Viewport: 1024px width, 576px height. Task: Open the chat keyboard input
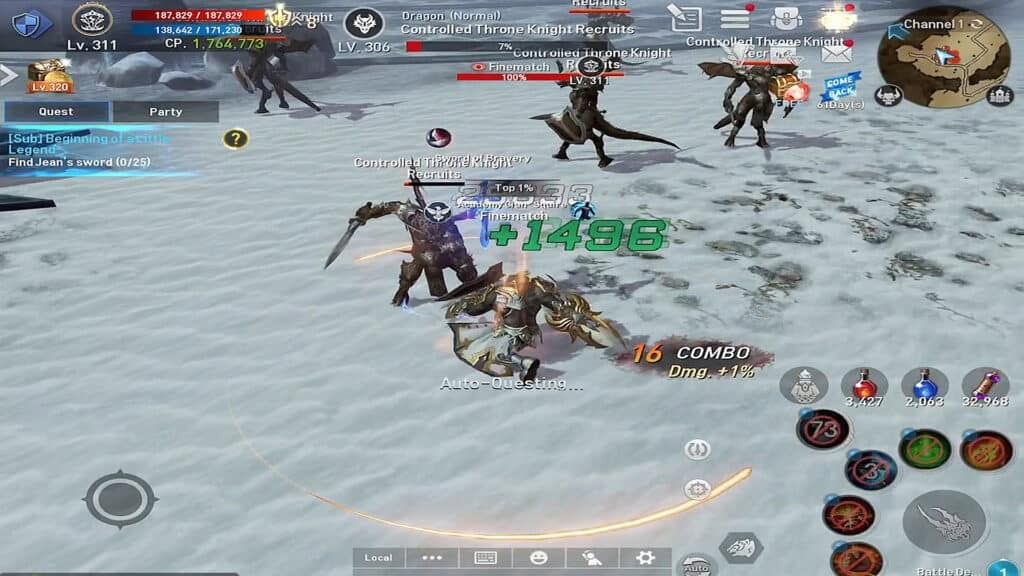pos(486,558)
